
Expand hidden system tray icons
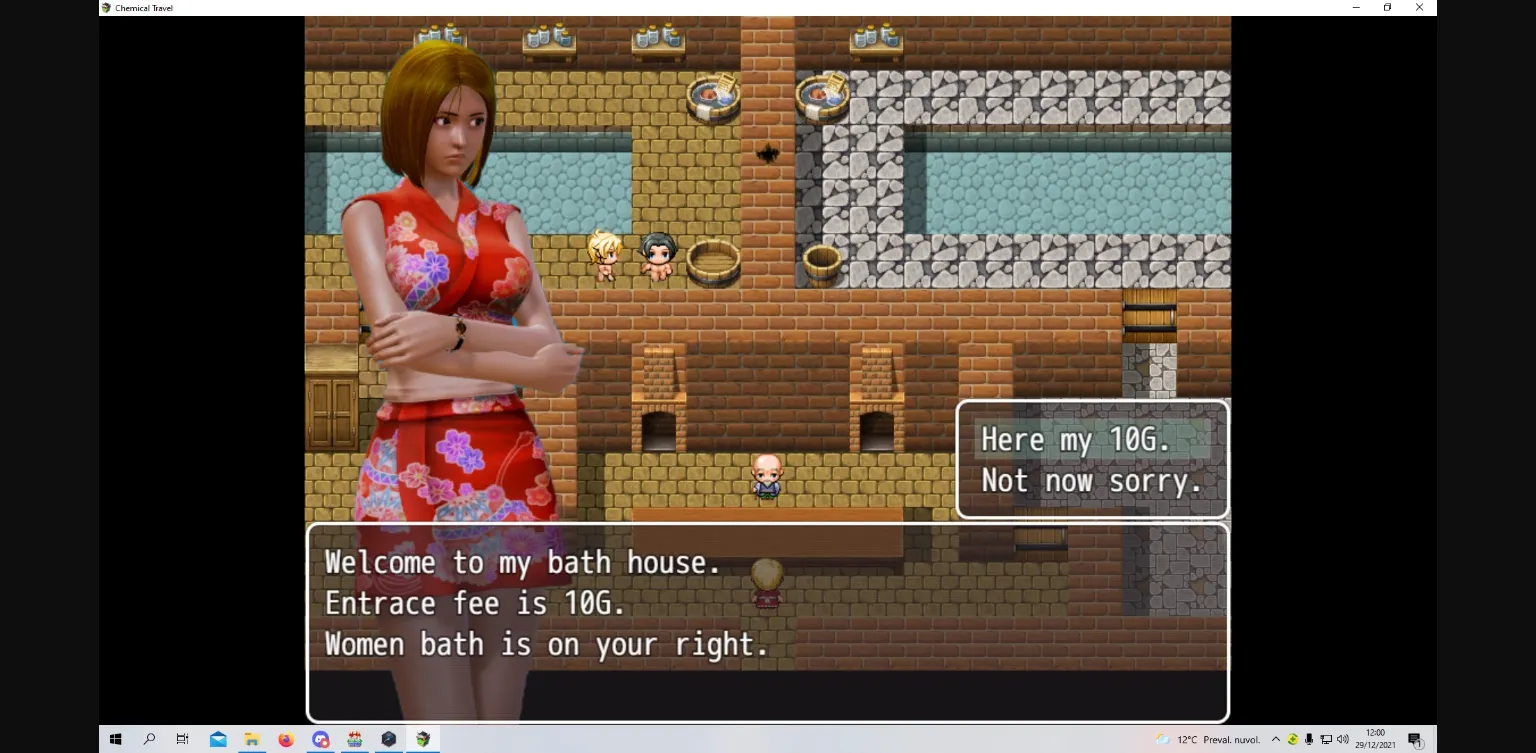[1276, 740]
